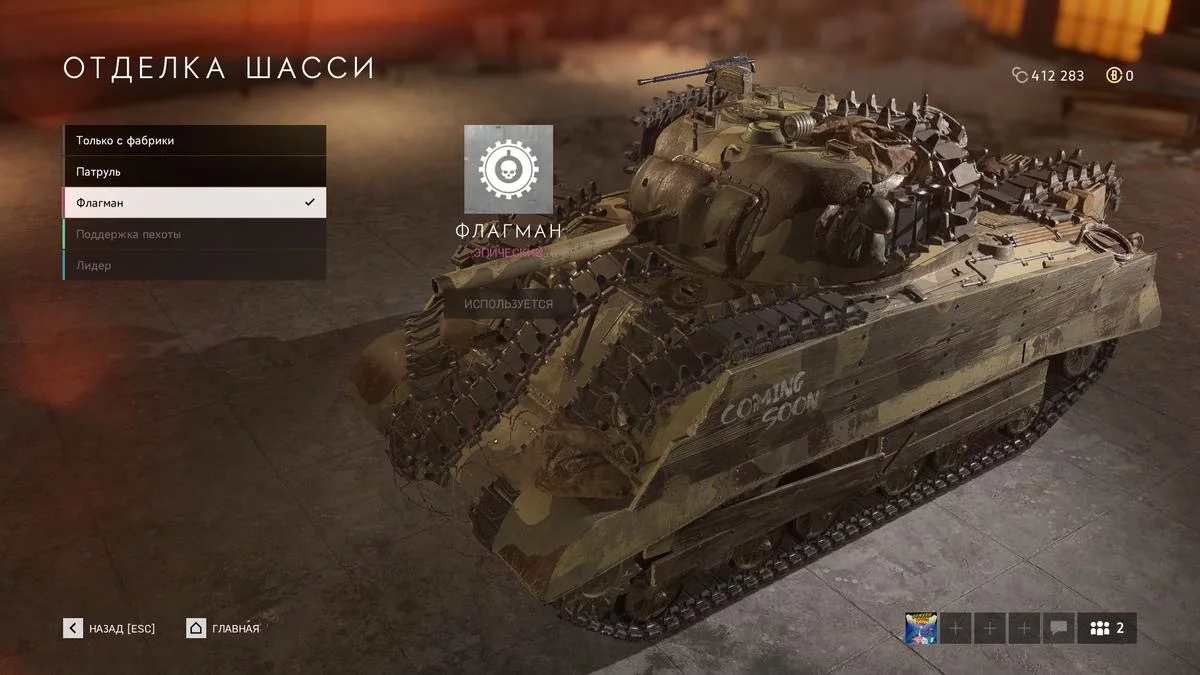The width and height of the screenshot is (1200, 675).
Task: Click the player avatar thumbnail
Action: [x=921, y=628]
